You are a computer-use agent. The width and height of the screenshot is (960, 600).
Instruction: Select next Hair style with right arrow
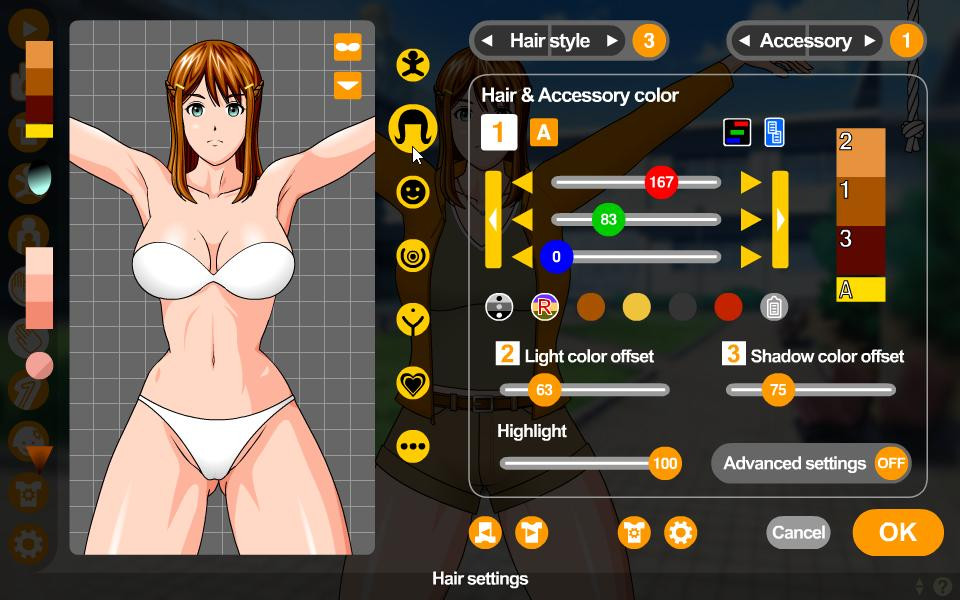point(612,41)
